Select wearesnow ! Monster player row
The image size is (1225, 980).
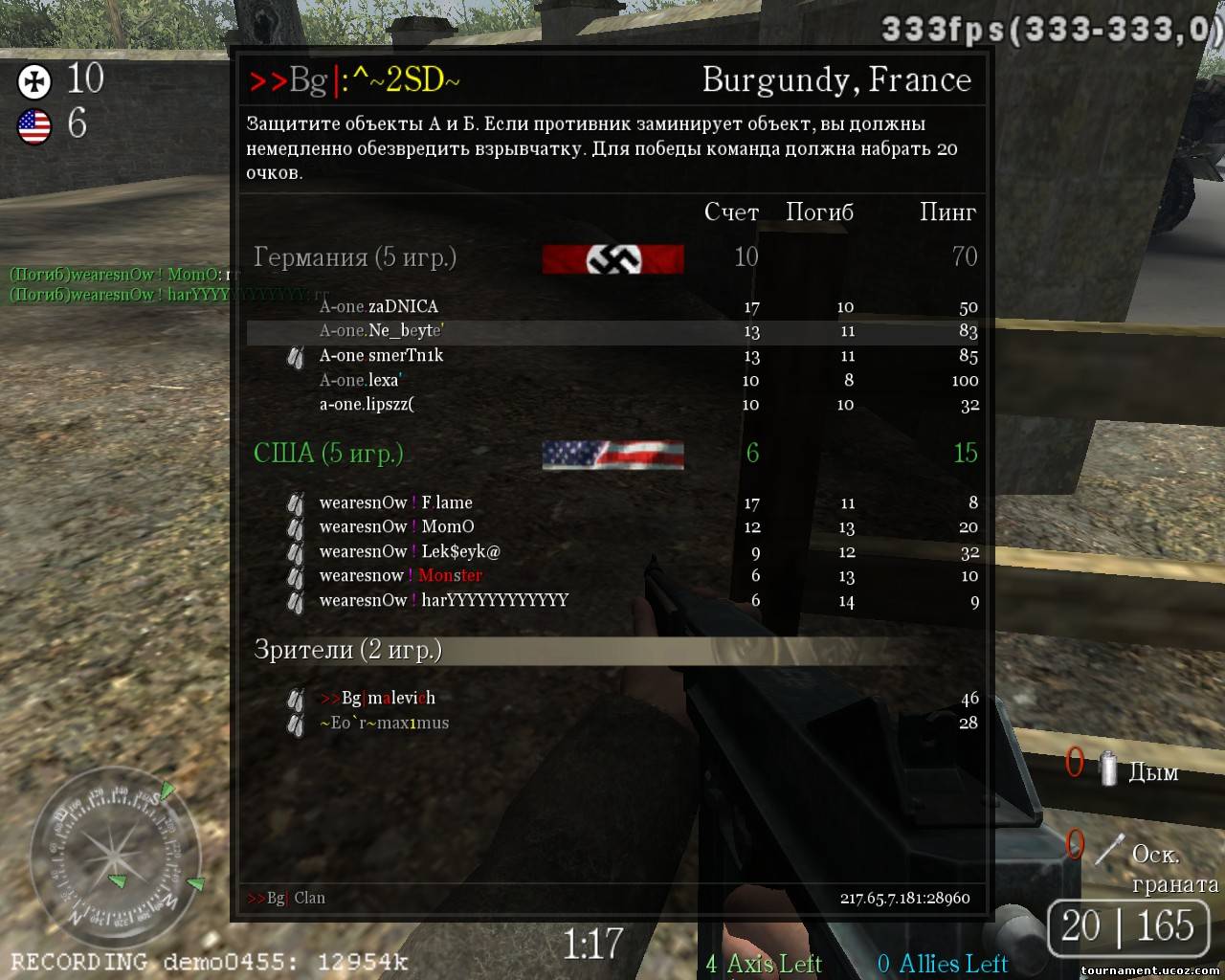pos(400,576)
